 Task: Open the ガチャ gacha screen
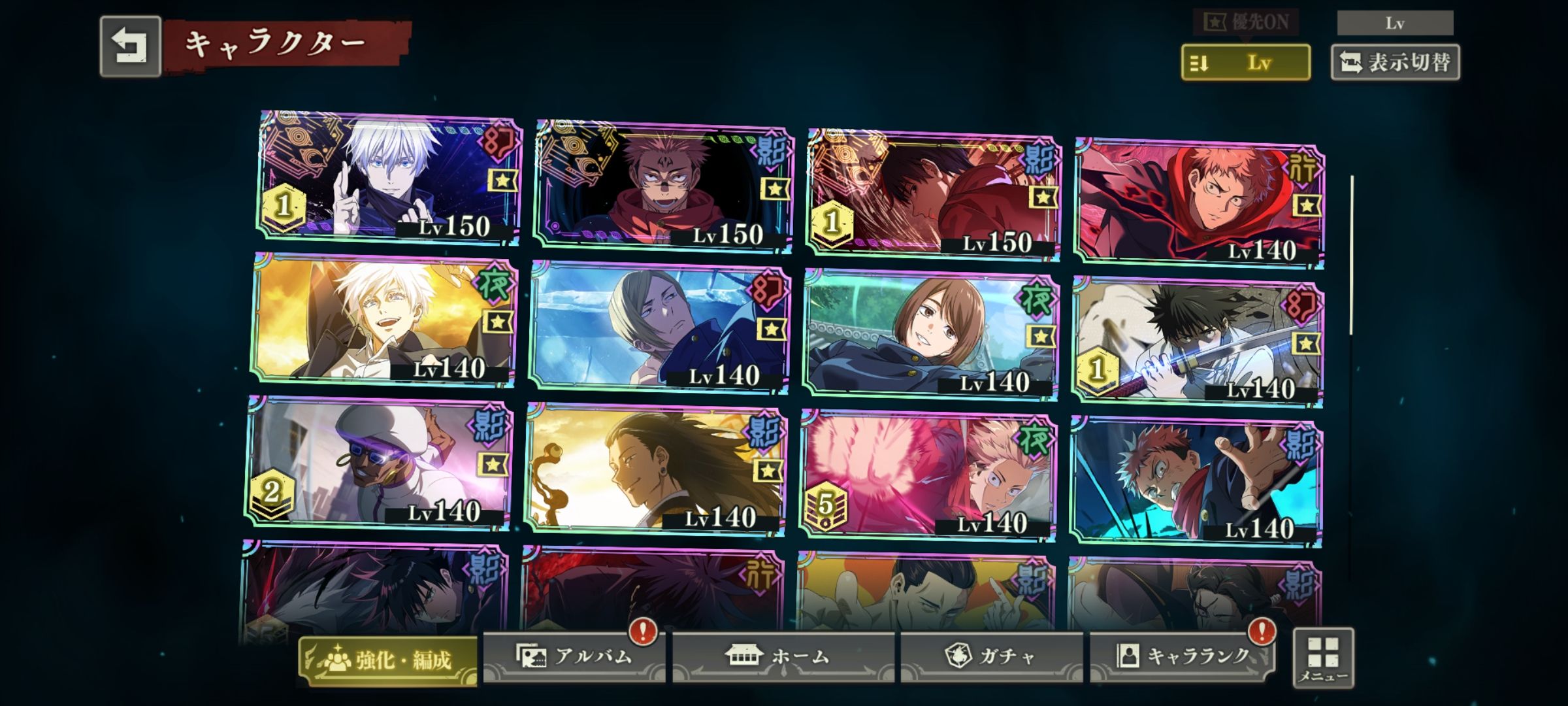(991, 656)
